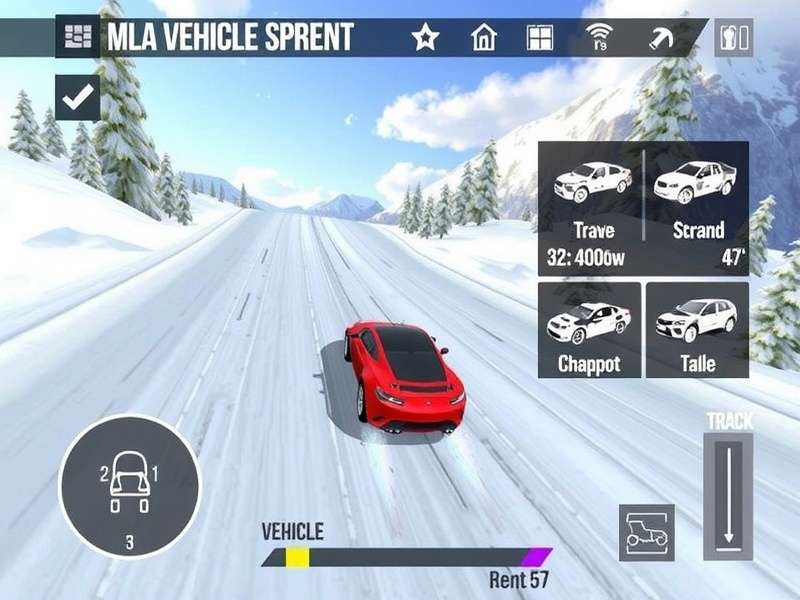This screenshot has height=600, width=800.
Task: Toggle the checkmark box
Action: pyautogui.click(x=77, y=97)
